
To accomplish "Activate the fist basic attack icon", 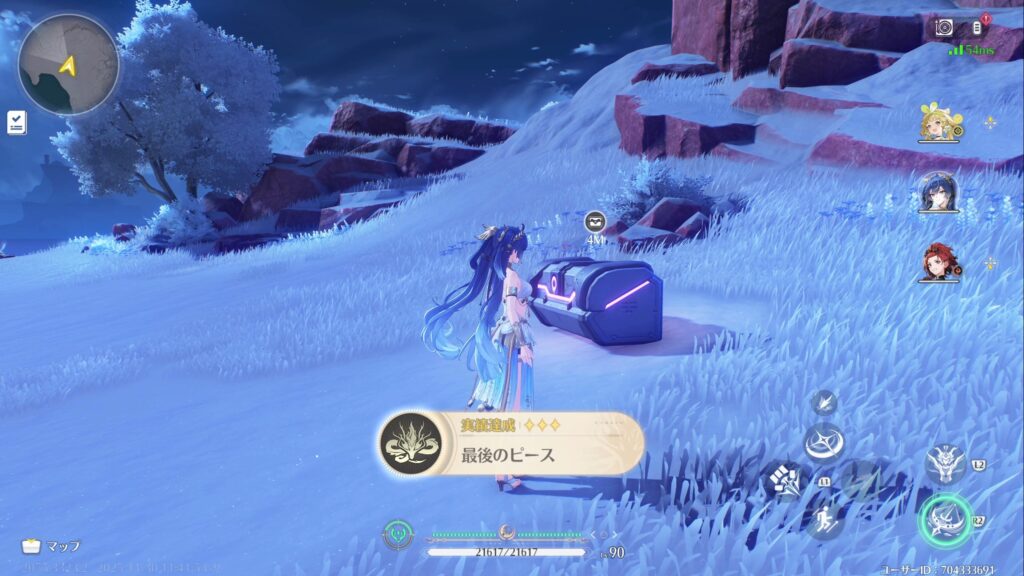I will (x=786, y=481).
